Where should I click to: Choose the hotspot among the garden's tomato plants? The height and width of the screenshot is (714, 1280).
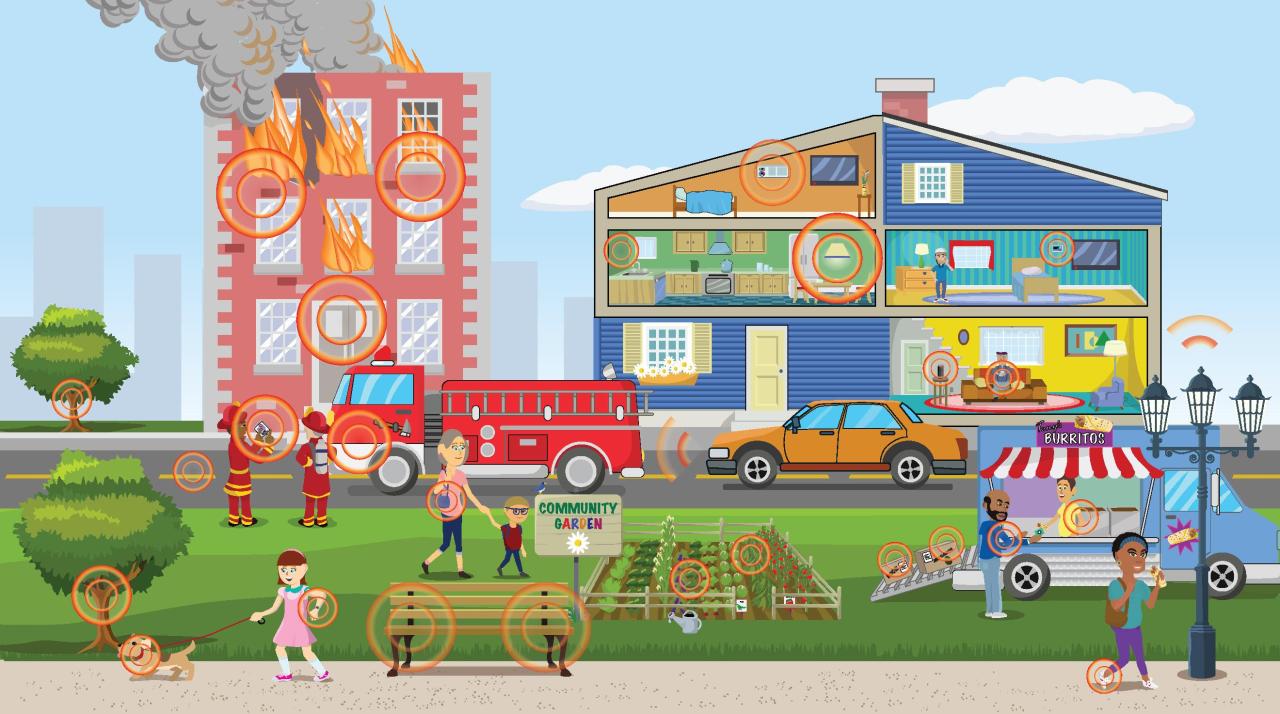750,554
